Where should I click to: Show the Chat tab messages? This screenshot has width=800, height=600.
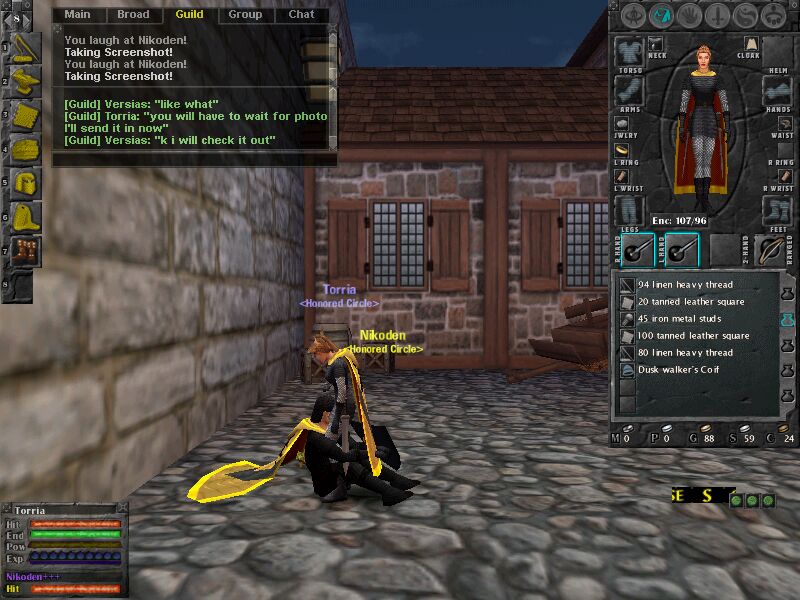[x=301, y=15]
